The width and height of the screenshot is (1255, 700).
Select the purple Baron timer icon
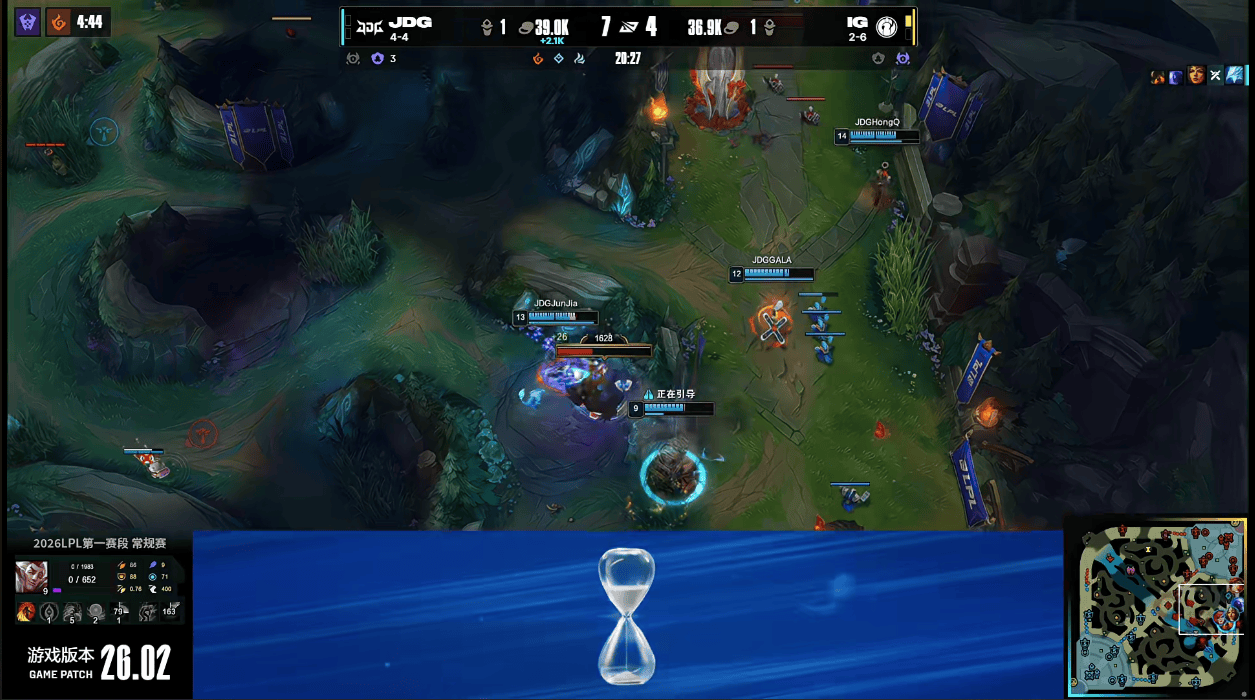28,21
